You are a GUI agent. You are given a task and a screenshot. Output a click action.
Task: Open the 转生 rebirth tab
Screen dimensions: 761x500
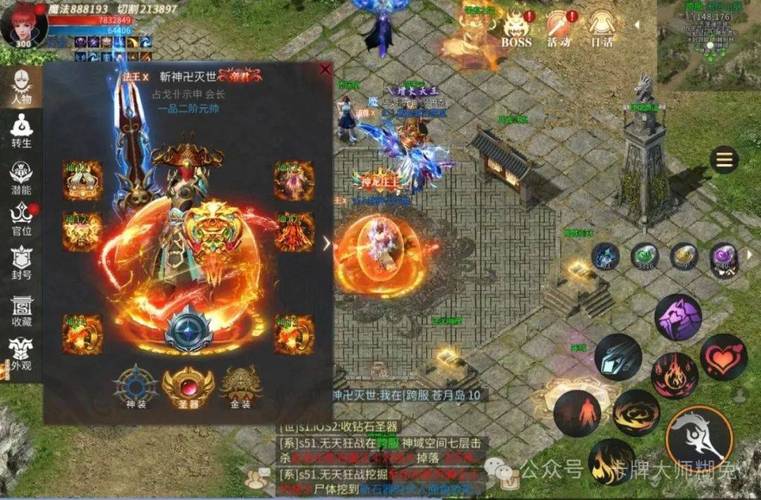[x=20, y=131]
